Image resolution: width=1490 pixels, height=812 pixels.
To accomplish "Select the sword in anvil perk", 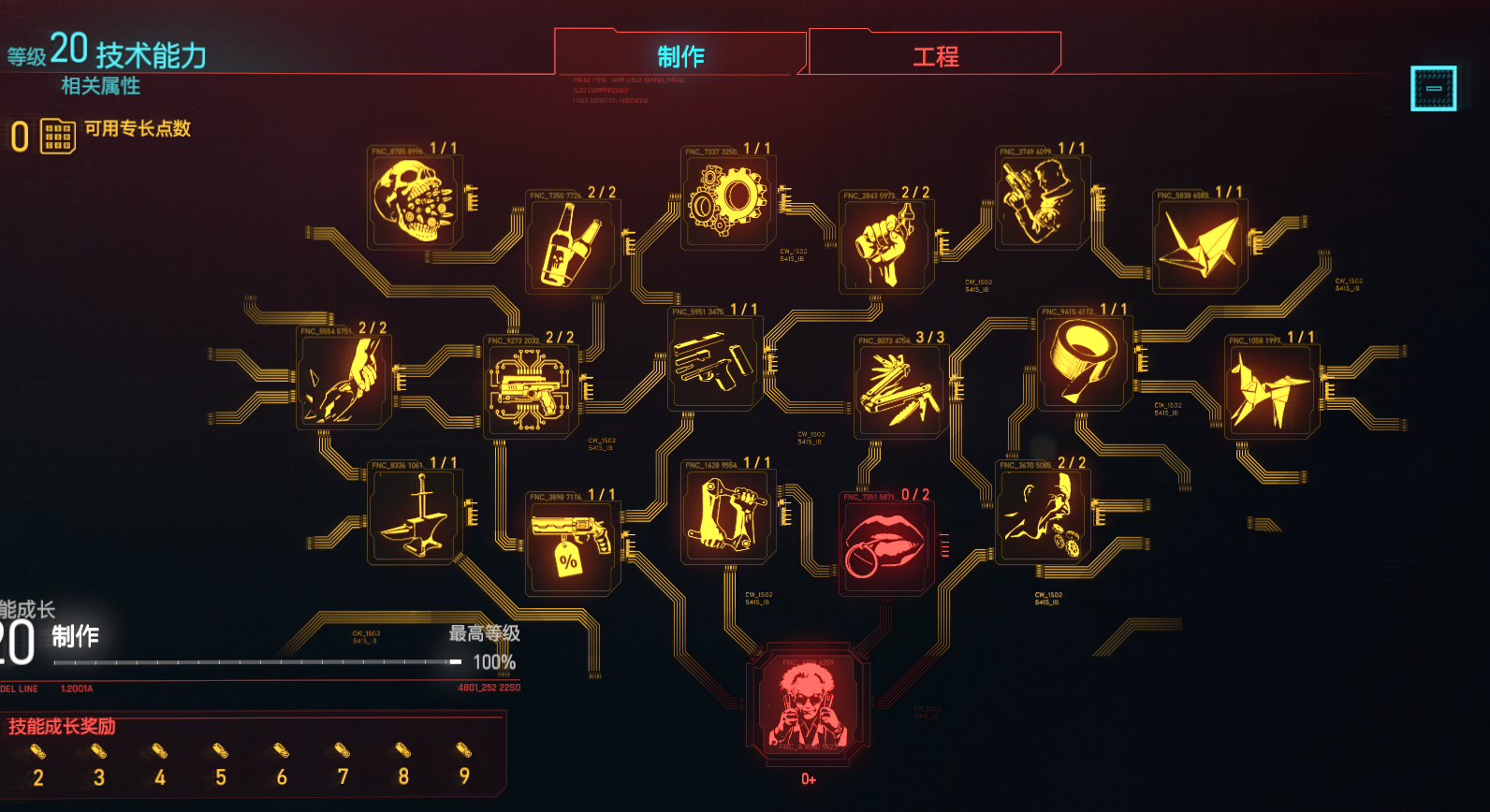I will click(x=413, y=516).
